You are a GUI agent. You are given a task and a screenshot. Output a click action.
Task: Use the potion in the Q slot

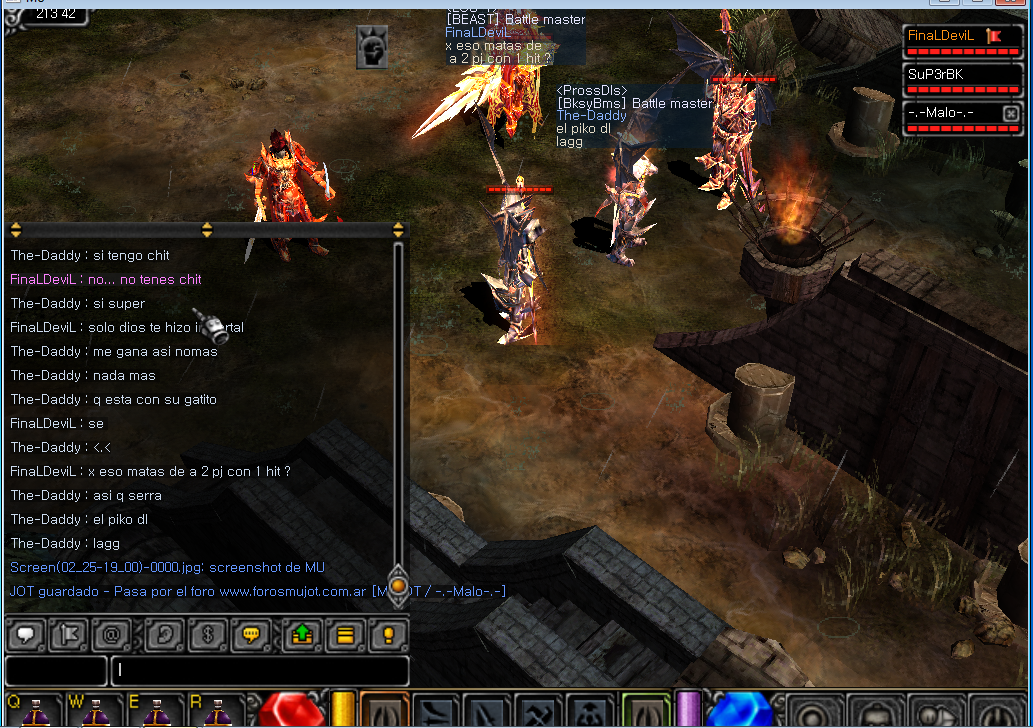36,712
